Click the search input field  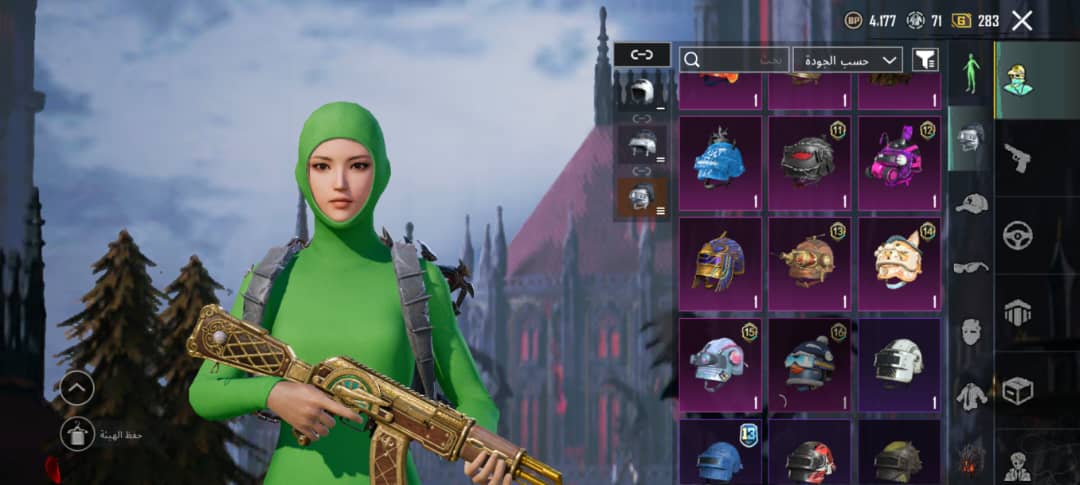click(735, 60)
